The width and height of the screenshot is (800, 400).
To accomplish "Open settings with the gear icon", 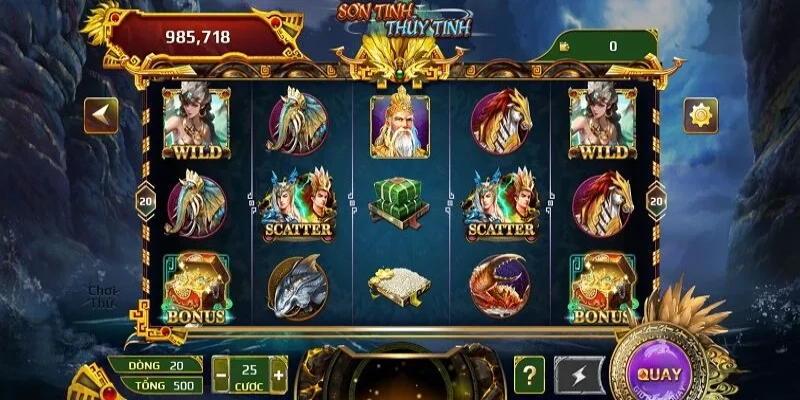I will tap(700, 115).
